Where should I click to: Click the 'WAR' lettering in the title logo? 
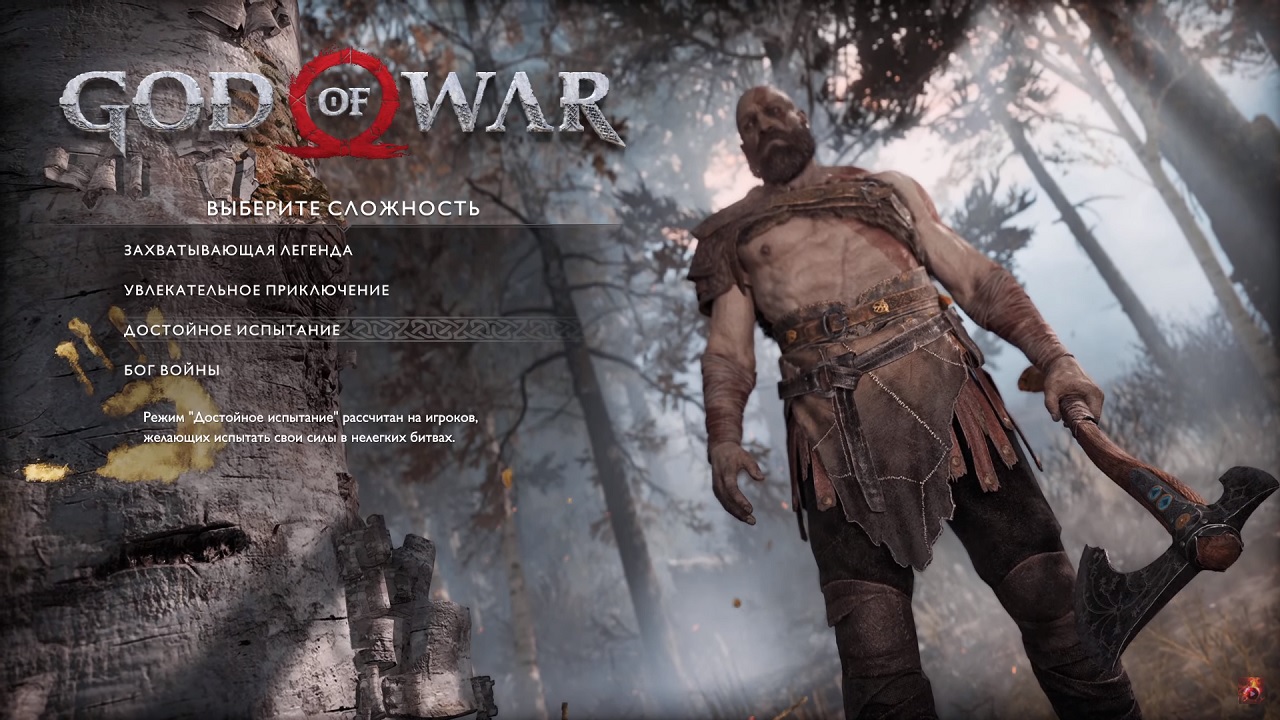pyautogui.click(x=512, y=105)
